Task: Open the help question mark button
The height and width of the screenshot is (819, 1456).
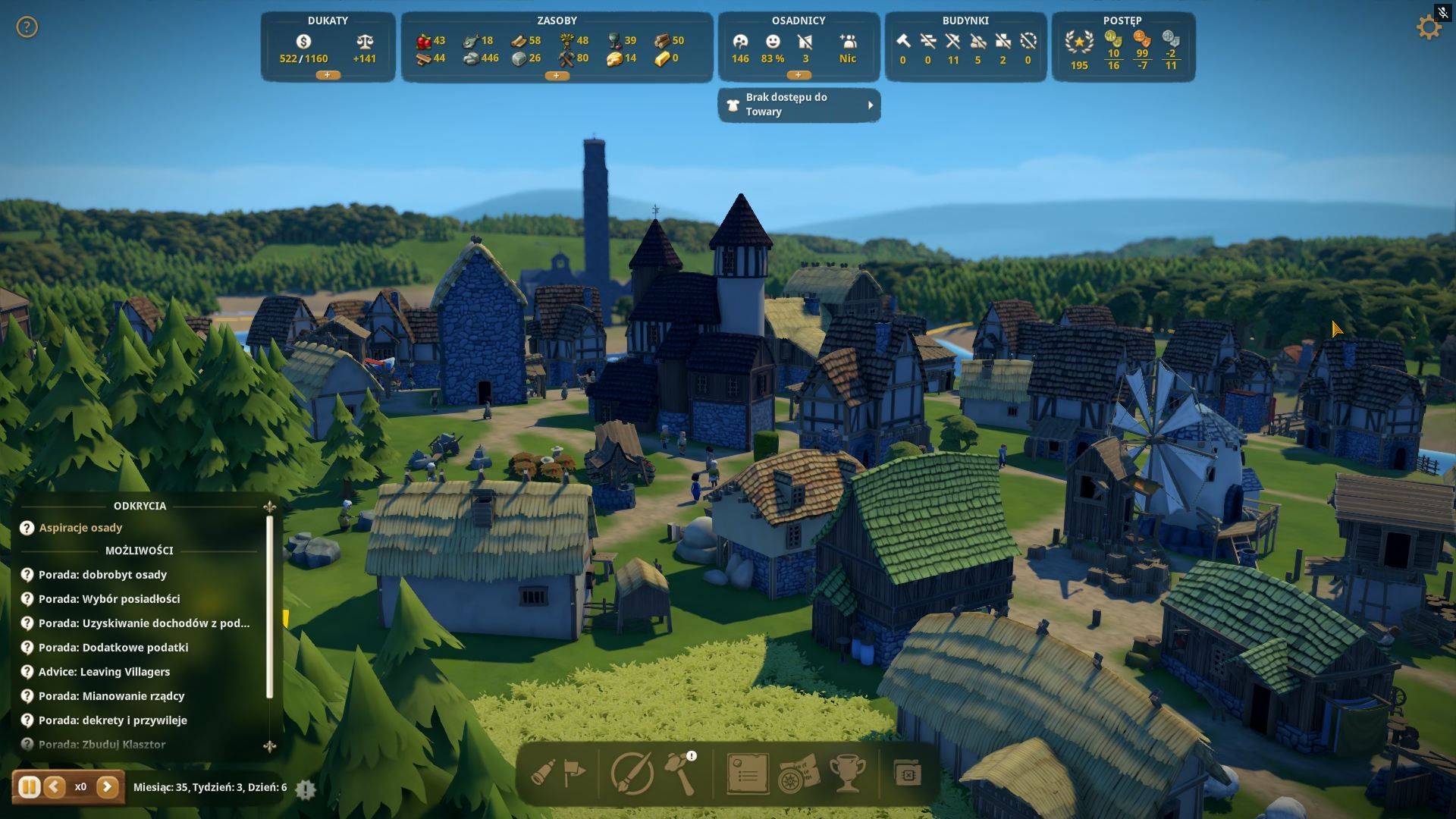Action: click(27, 27)
